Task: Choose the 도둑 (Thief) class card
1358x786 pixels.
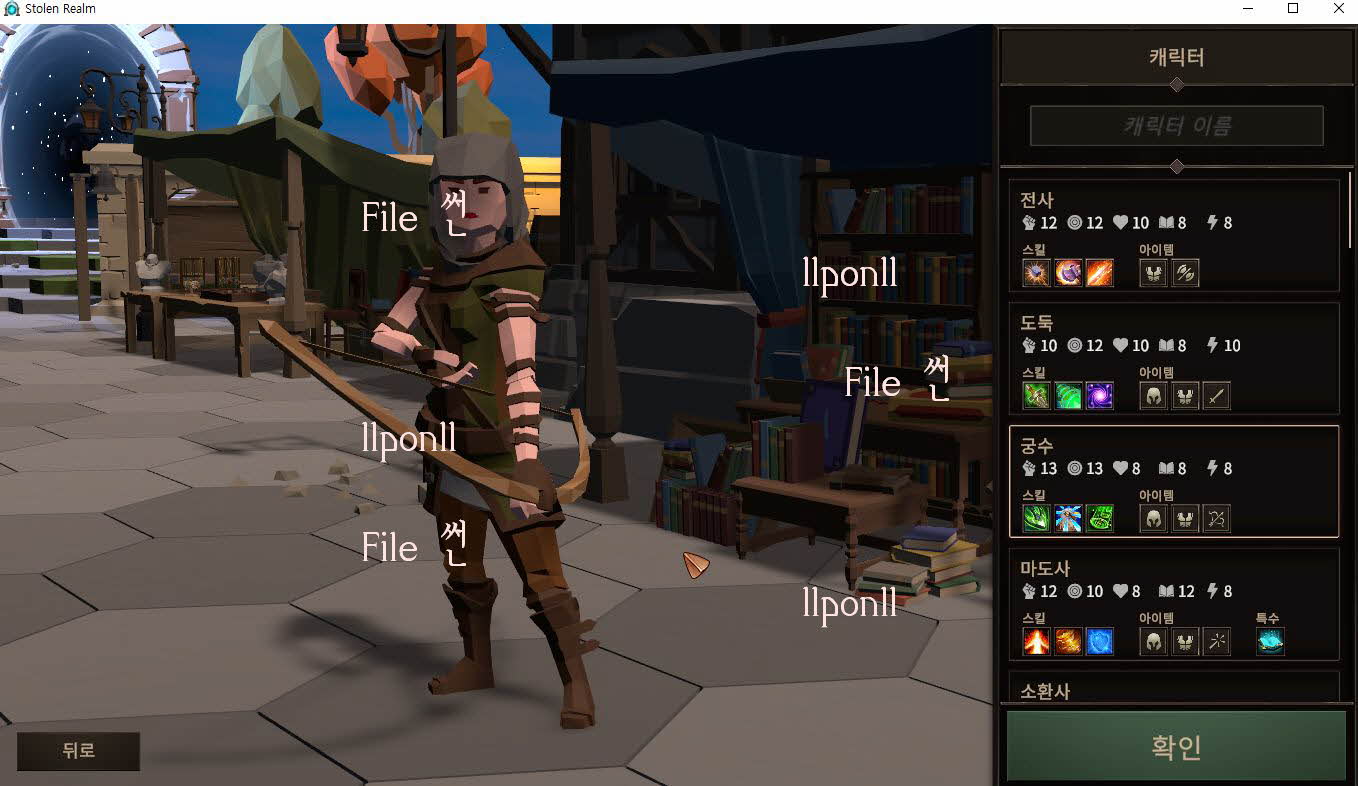Action: (1174, 358)
